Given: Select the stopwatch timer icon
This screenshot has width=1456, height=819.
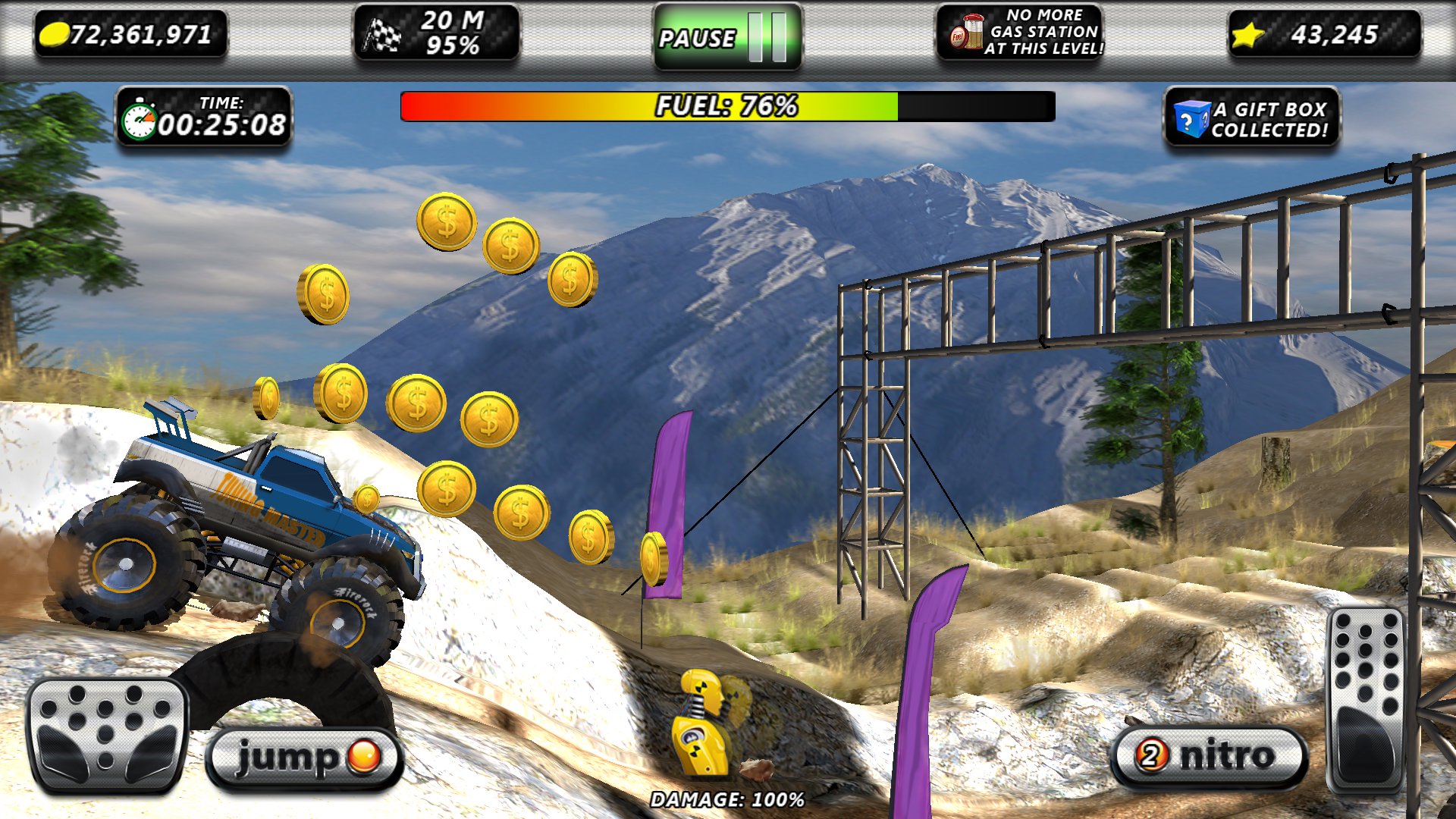Looking at the screenshot, I should pyautogui.click(x=141, y=118).
